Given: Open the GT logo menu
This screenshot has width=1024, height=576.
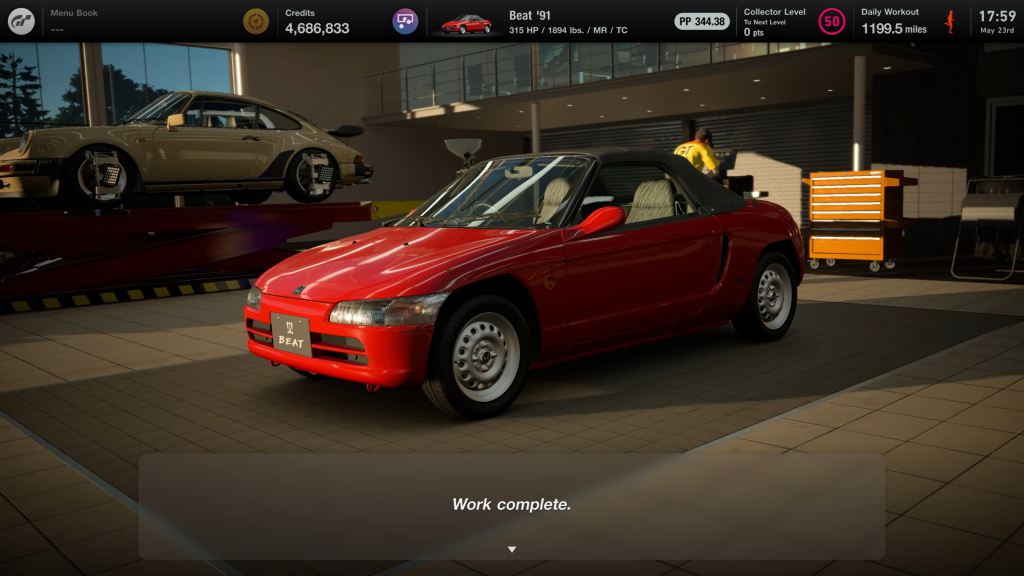Looking at the screenshot, I should pos(21,21).
